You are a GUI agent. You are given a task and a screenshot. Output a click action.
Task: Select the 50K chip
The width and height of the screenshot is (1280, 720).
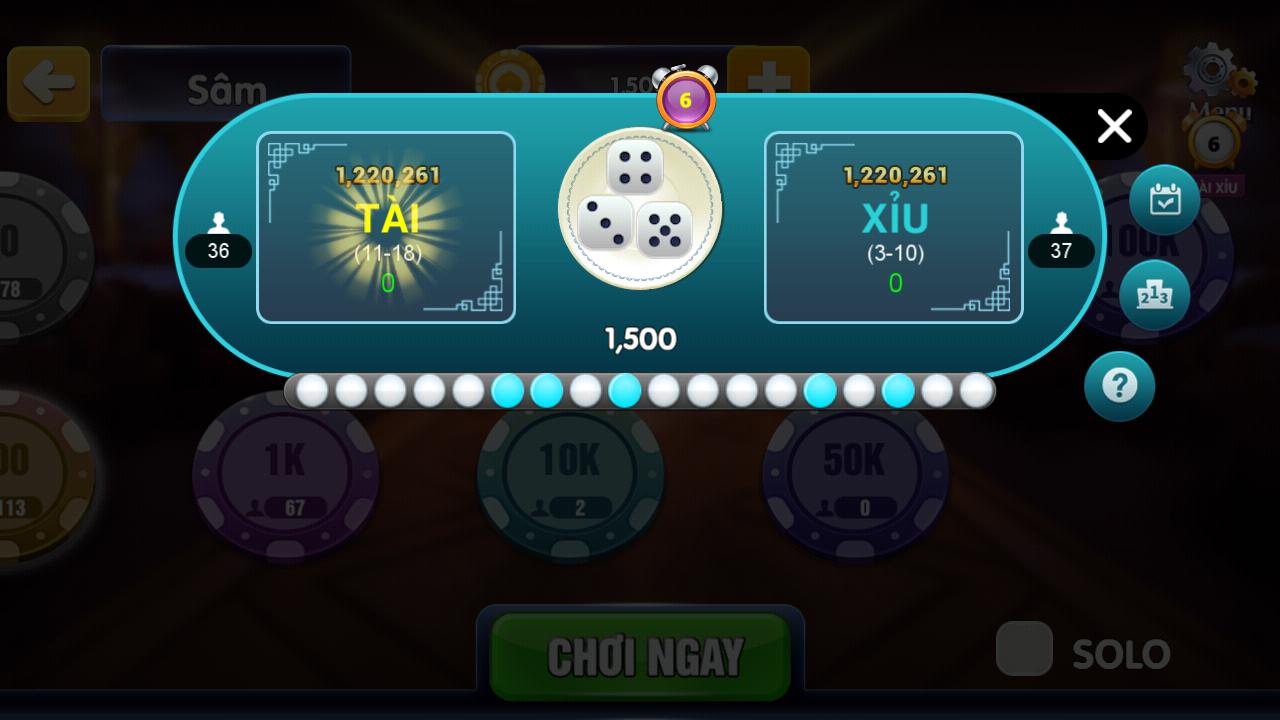point(855,480)
